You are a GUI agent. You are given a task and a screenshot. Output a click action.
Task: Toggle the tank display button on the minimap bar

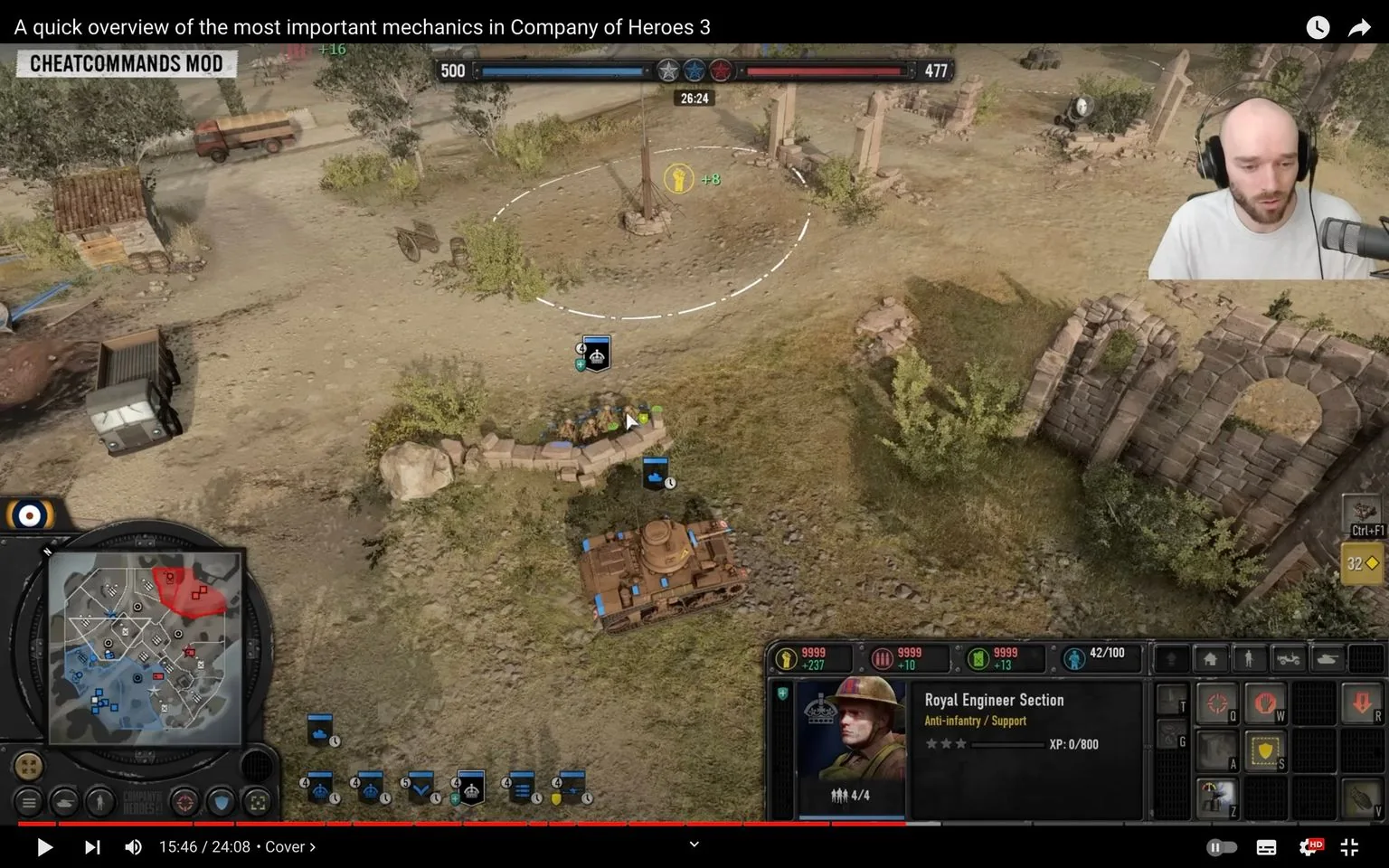click(x=64, y=802)
